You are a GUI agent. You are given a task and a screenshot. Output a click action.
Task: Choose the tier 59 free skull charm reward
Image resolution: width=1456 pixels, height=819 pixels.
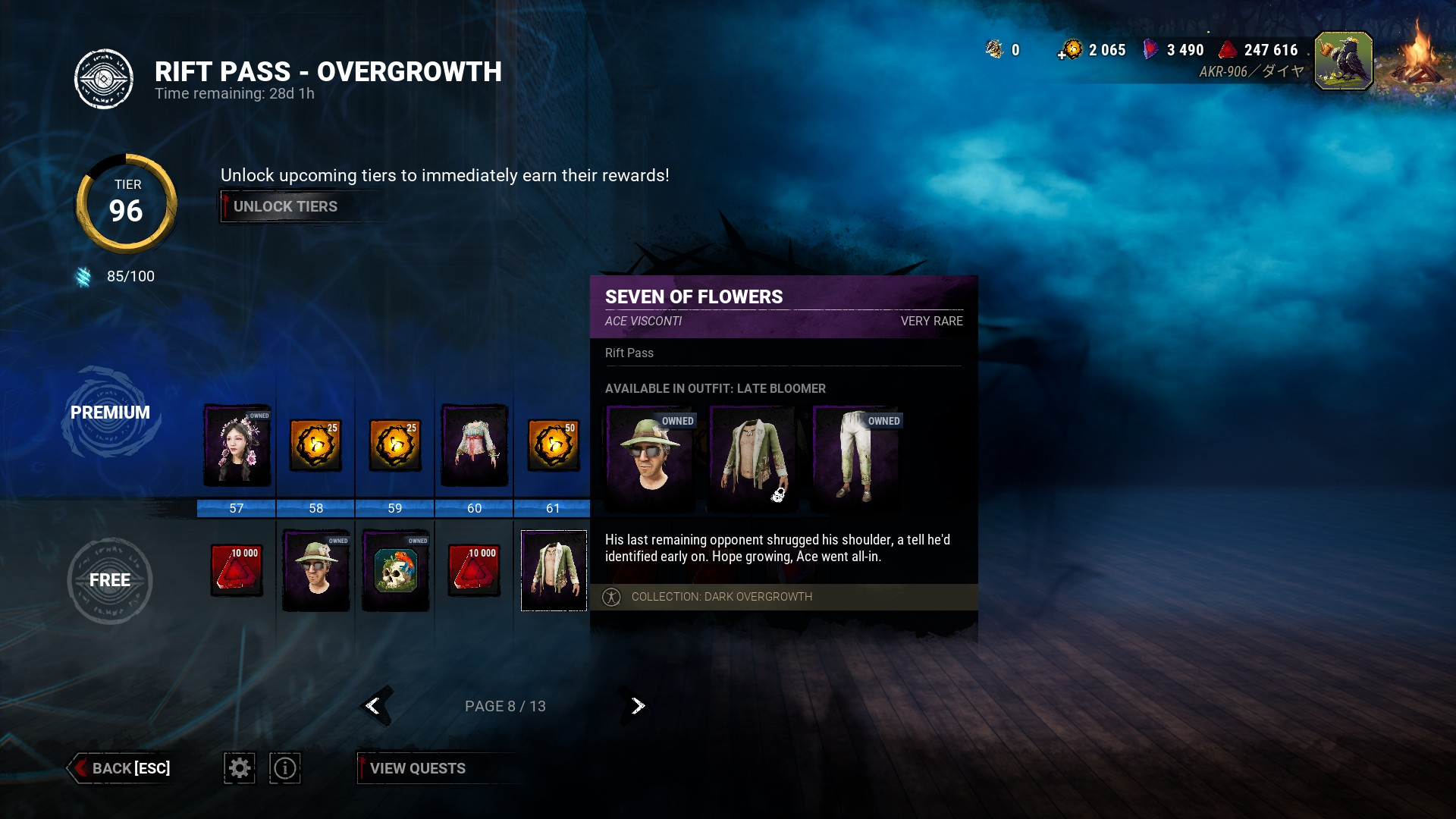(x=396, y=570)
